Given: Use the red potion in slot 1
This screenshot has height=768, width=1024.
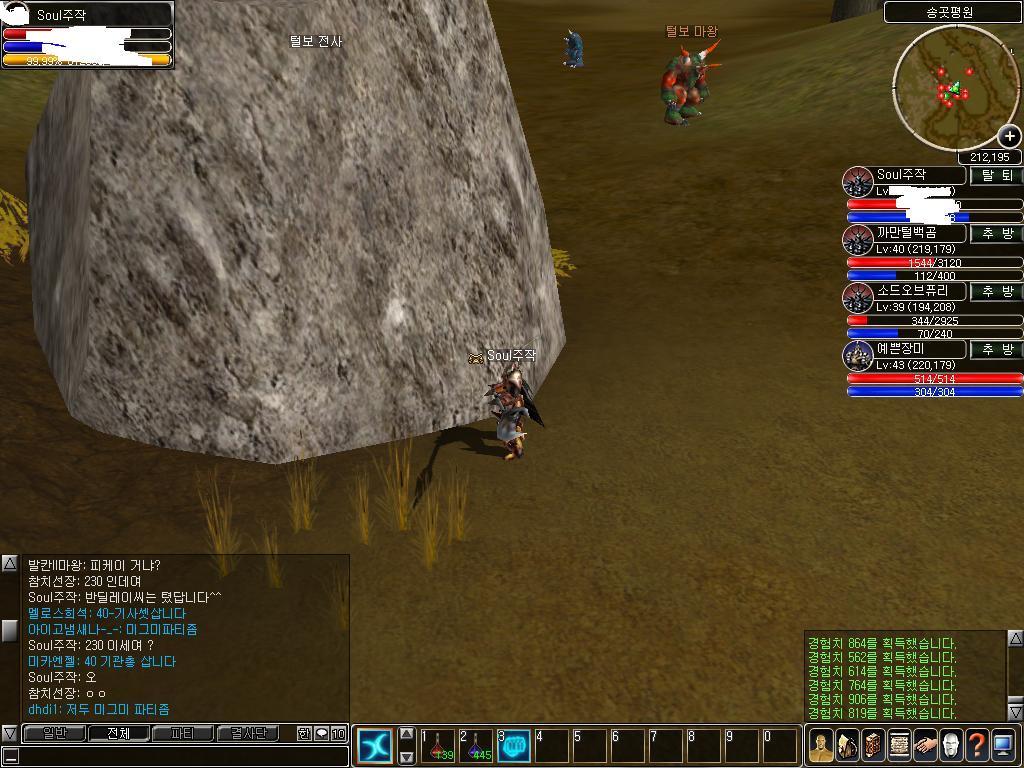Looking at the screenshot, I should tap(437, 746).
